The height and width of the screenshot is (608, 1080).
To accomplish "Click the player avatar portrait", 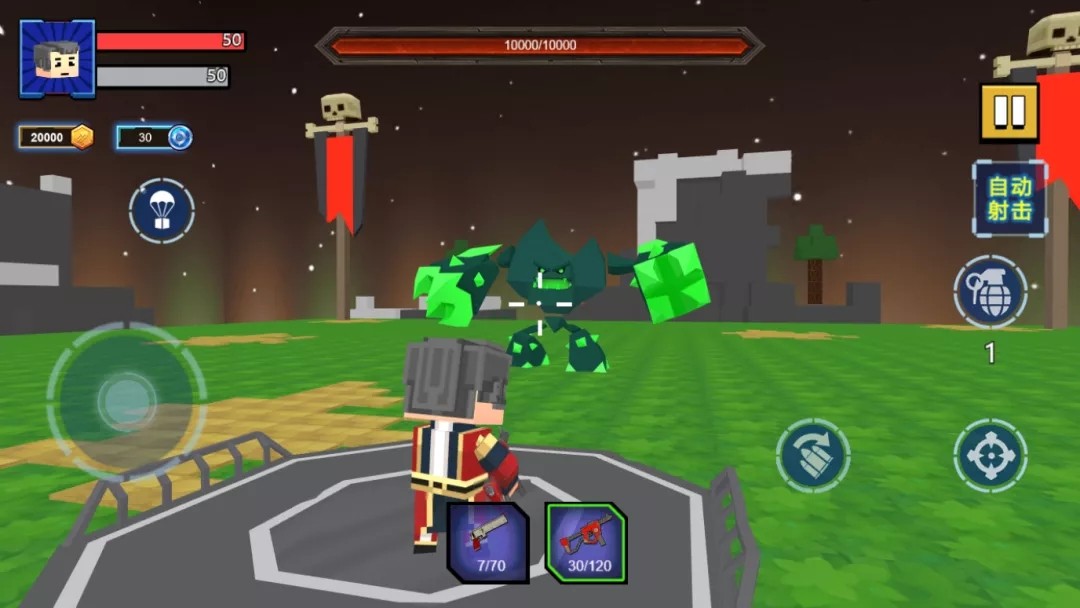I will (57, 59).
